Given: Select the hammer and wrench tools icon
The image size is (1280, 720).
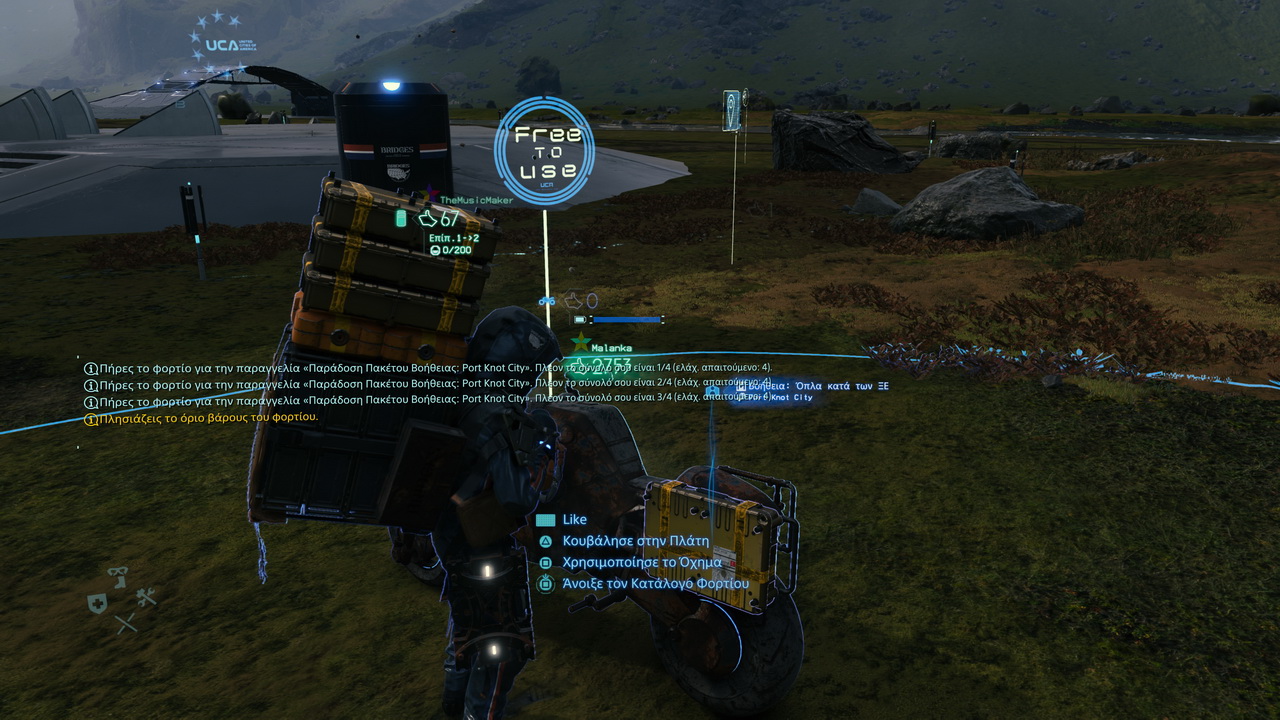Looking at the screenshot, I should coord(146,598).
